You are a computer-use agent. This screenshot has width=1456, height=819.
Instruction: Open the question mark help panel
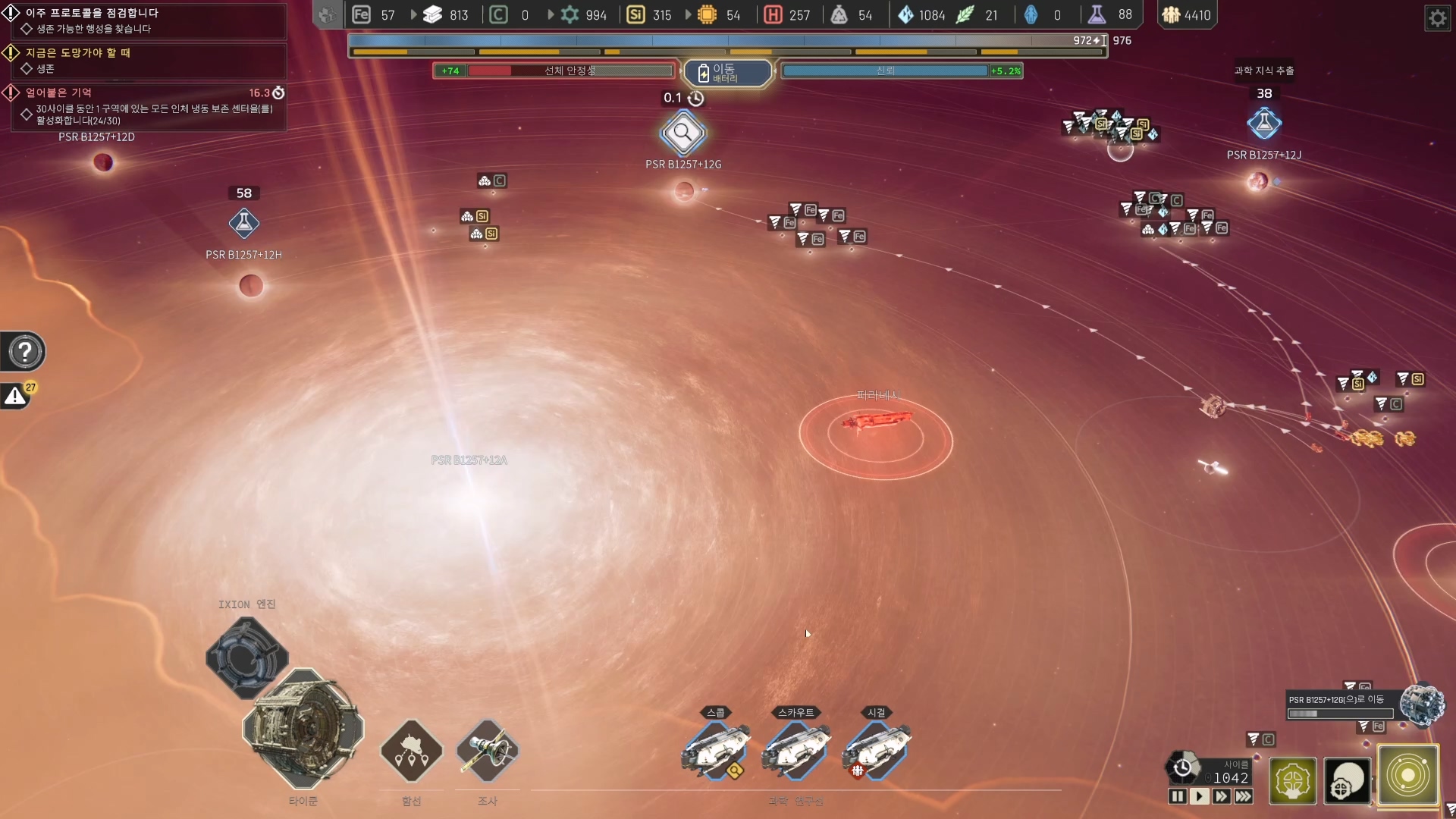25,352
